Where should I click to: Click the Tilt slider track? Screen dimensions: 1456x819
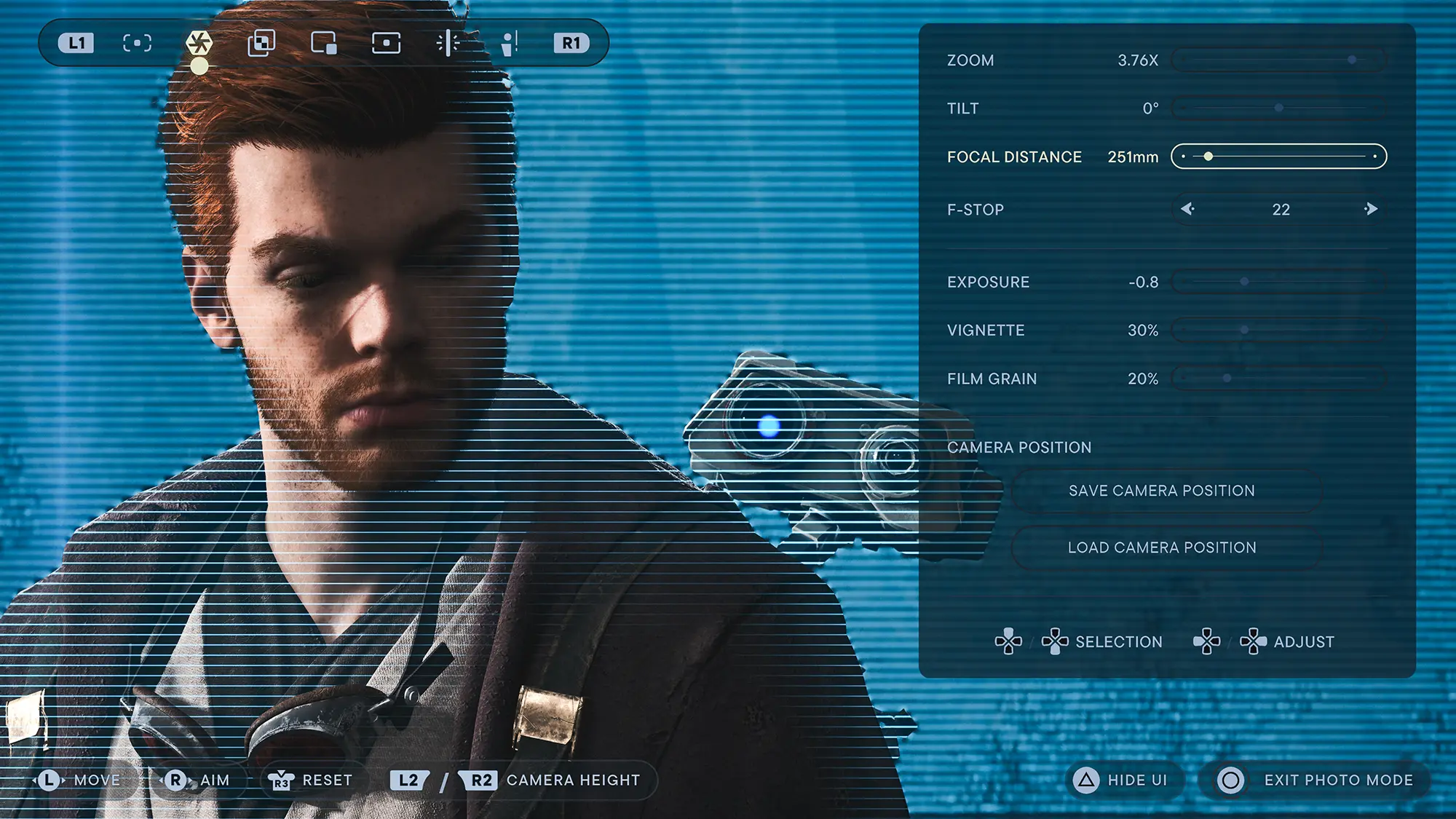[x=1278, y=108]
